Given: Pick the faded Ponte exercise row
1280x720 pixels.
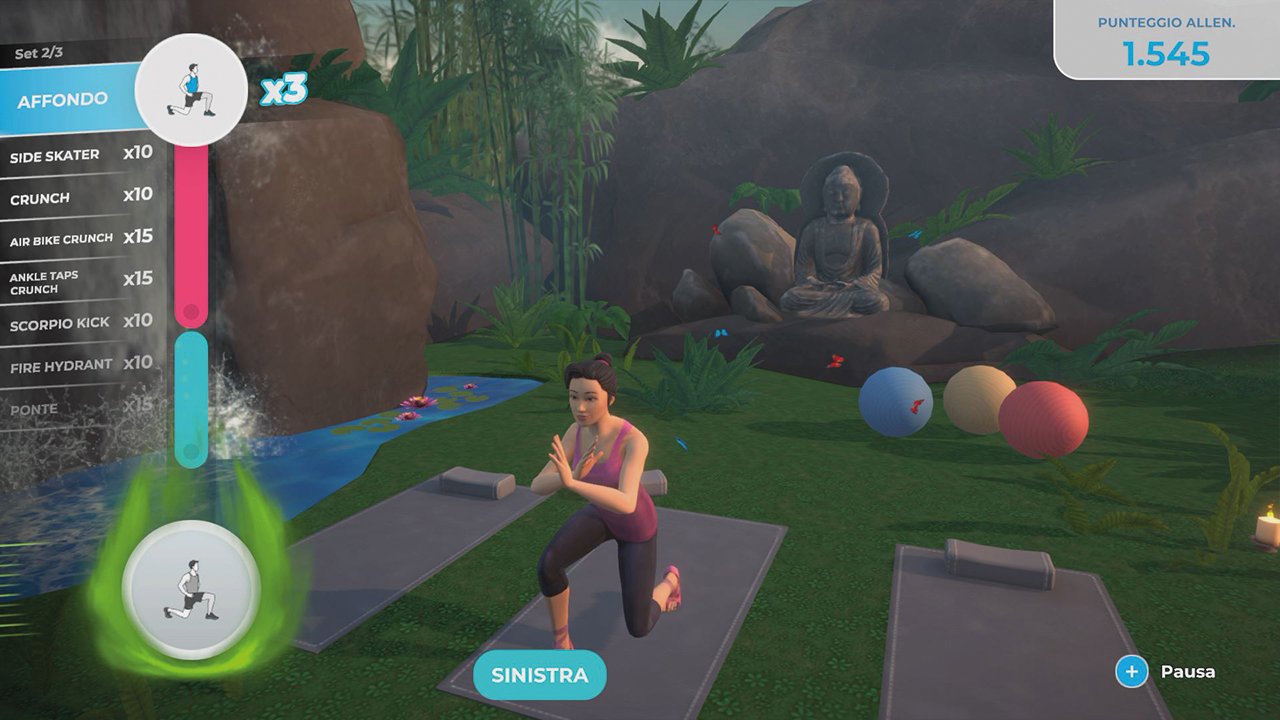Looking at the screenshot, I should [x=80, y=408].
